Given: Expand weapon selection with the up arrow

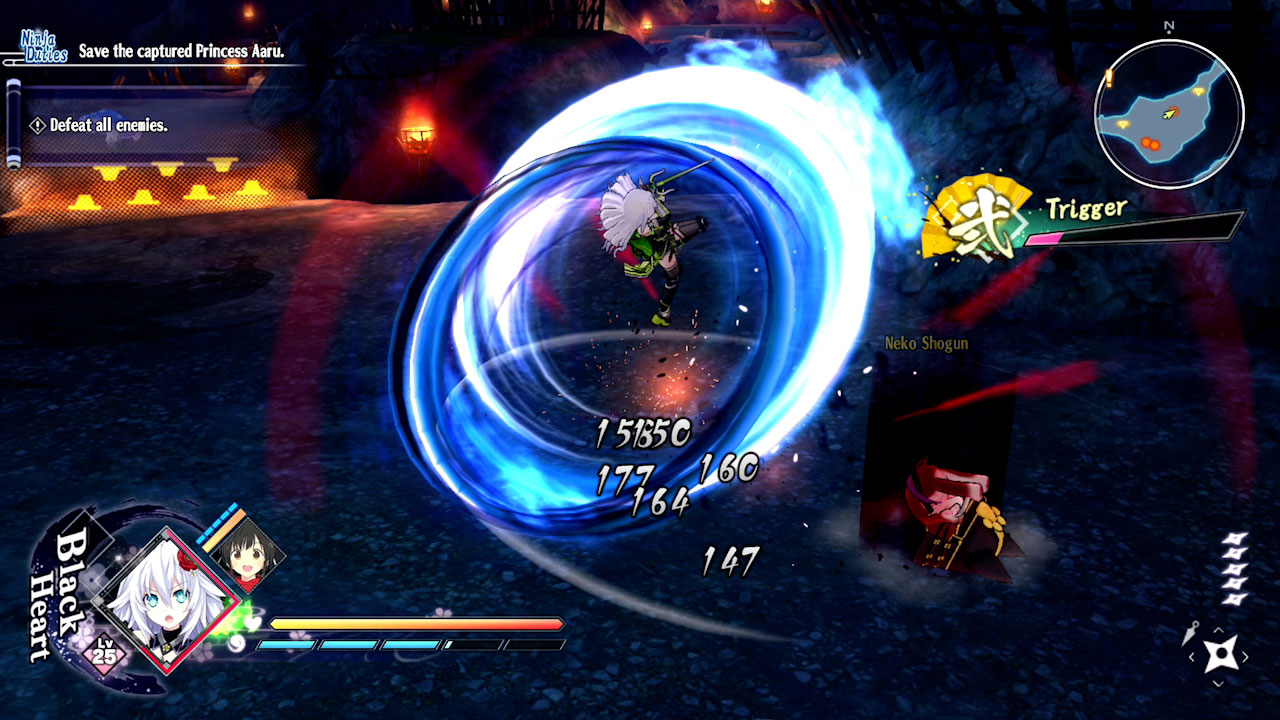Looking at the screenshot, I should [1218, 630].
